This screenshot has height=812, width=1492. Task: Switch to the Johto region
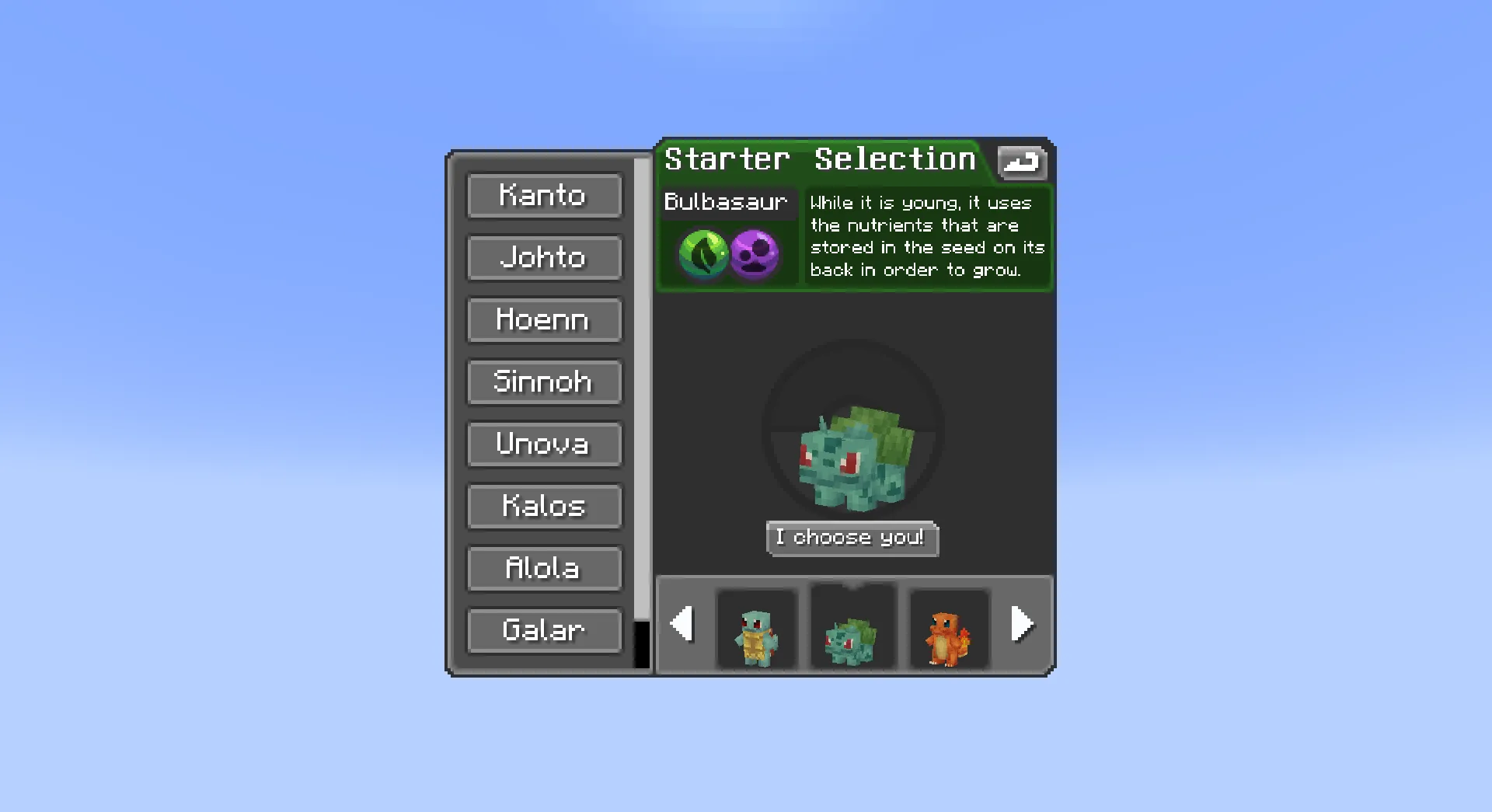pos(544,258)
